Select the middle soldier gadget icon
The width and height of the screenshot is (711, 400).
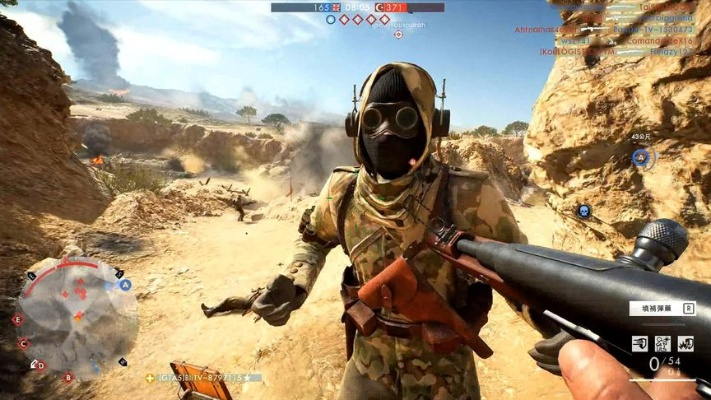663,343
